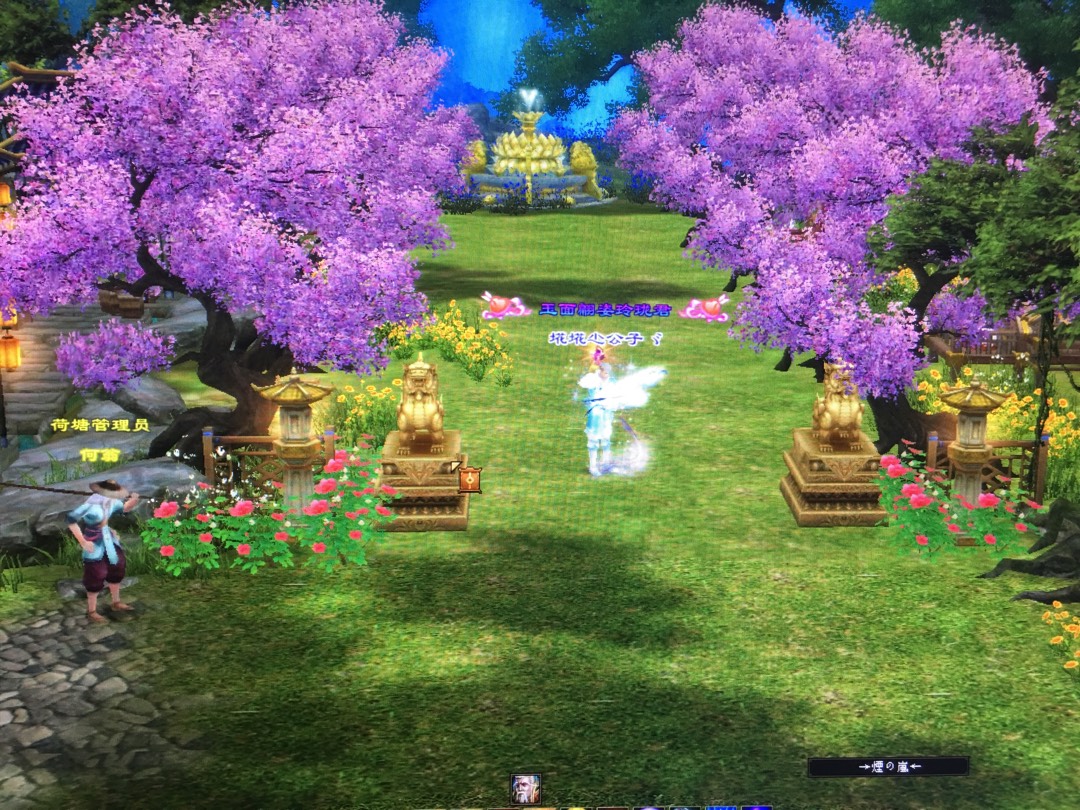Click the white-bearded old man portrait icon

[525, 788]
